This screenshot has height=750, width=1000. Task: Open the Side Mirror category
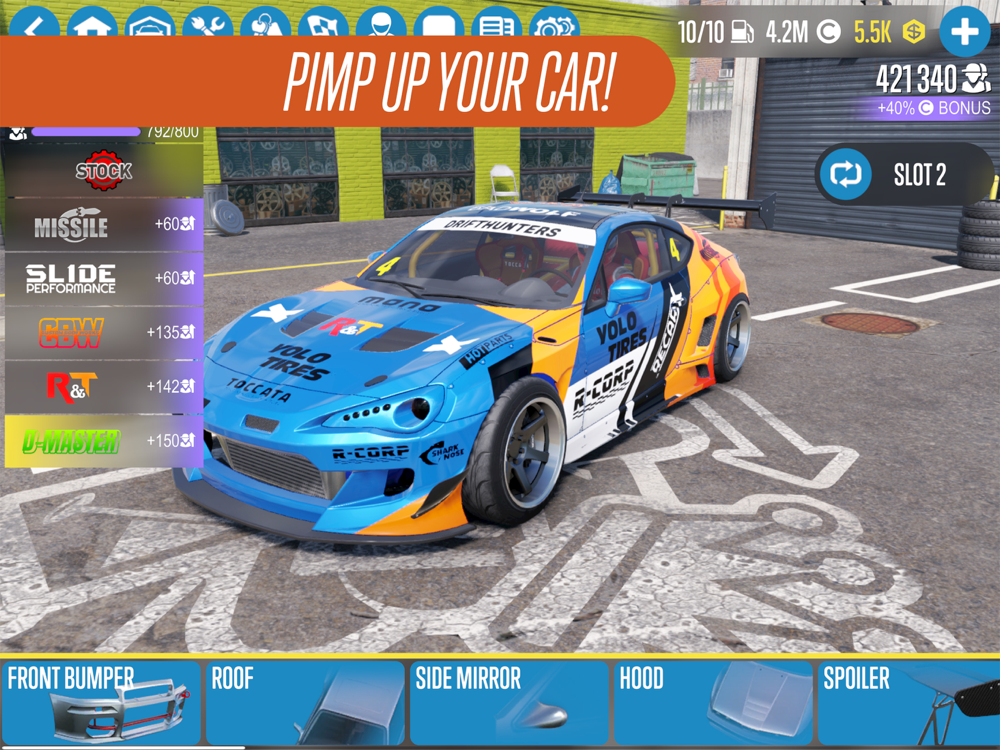[x=508, y=702]
